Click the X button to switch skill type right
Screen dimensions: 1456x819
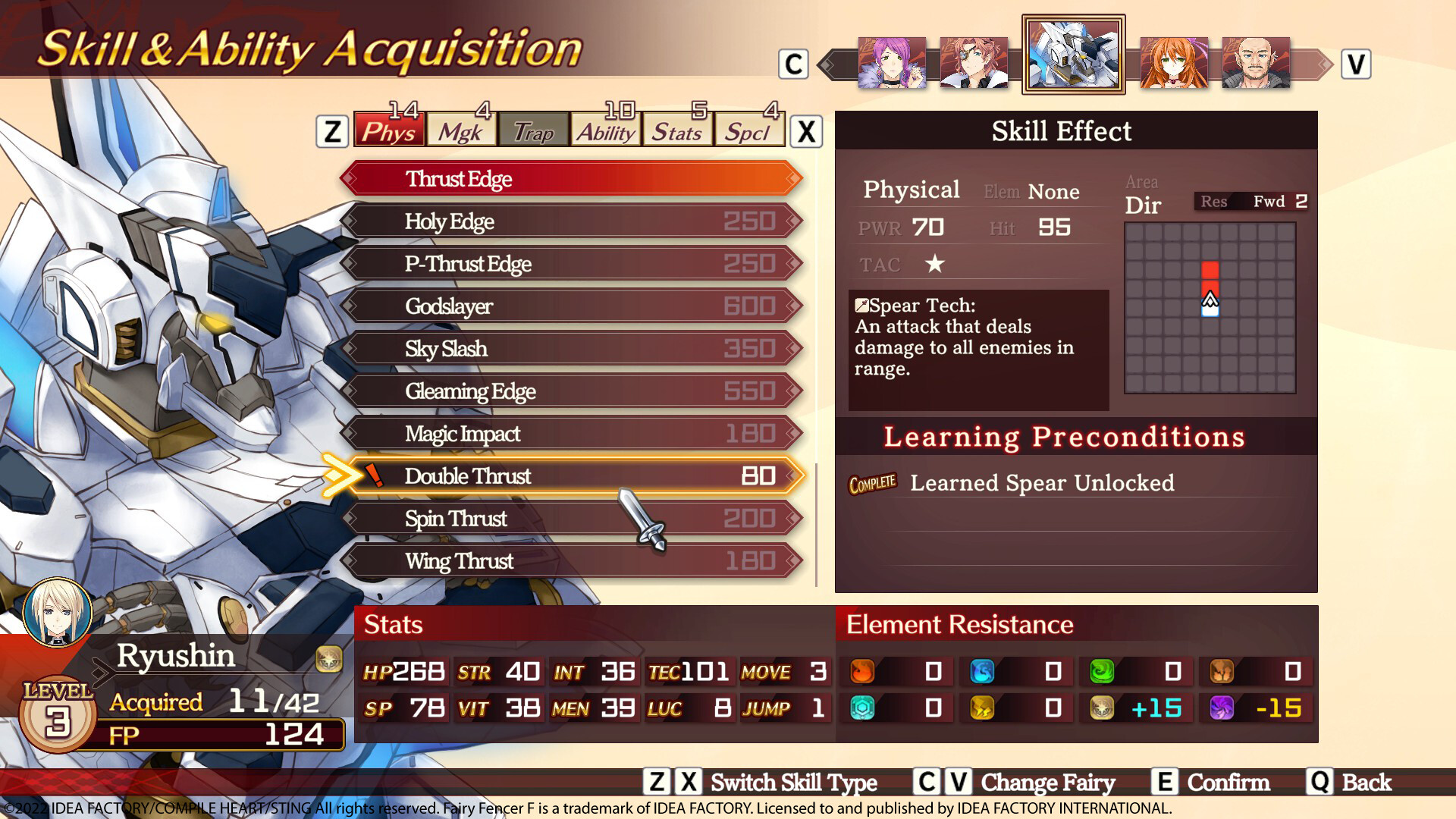(x=806, y=130)
